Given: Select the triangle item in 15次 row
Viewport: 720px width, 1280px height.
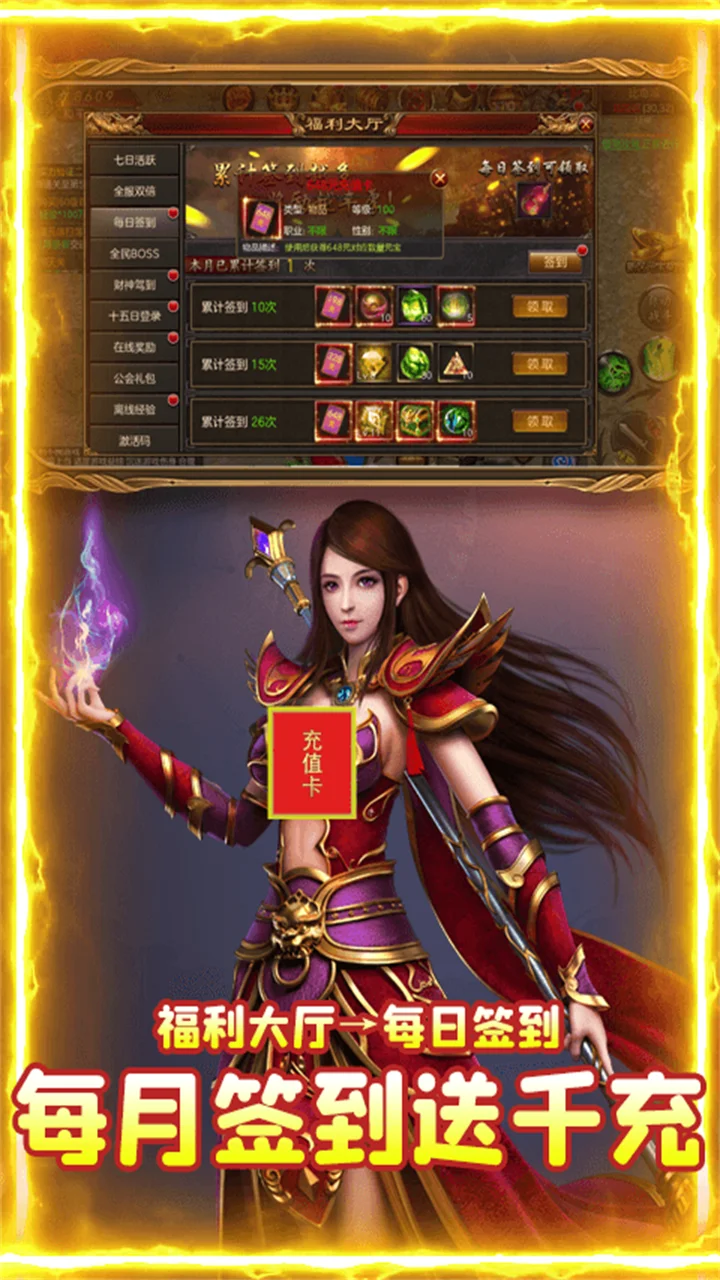Looking at the screenshot, I should (455, 364).
